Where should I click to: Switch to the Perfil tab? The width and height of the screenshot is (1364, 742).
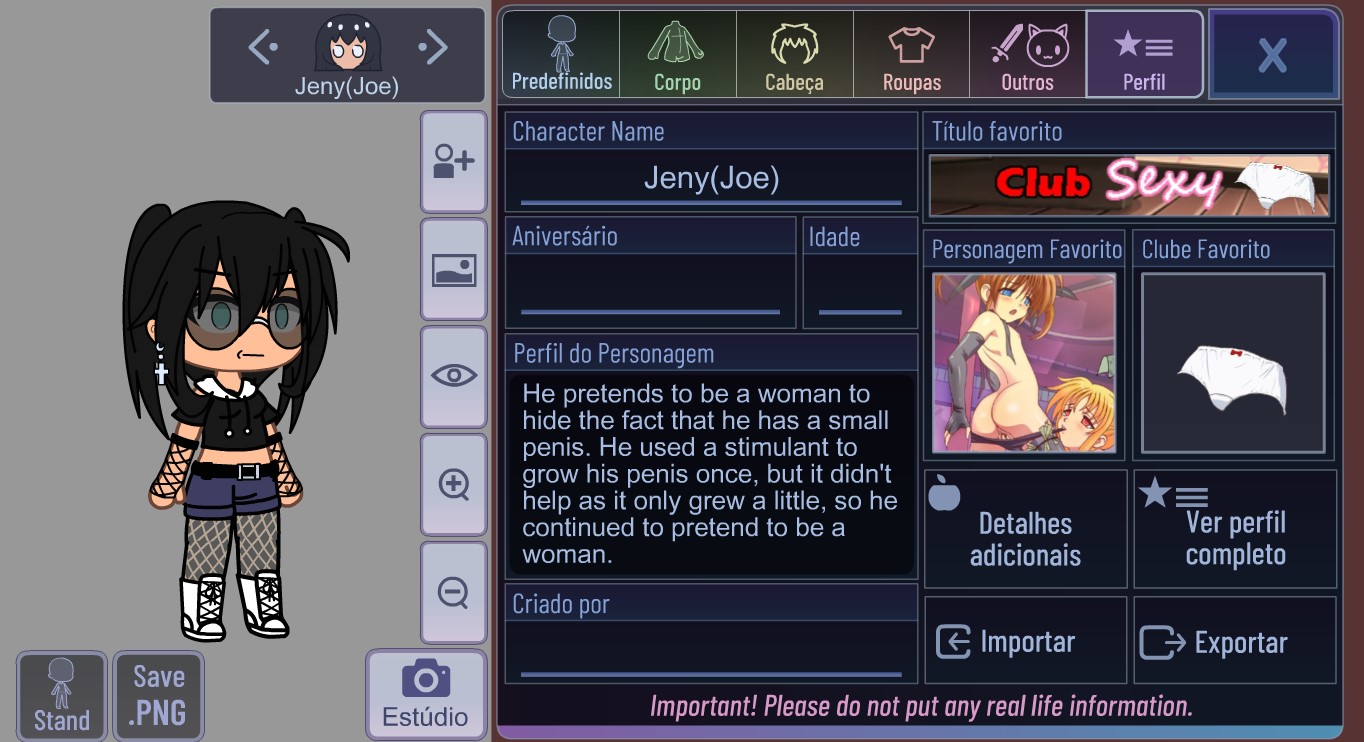click(1144, 54)
